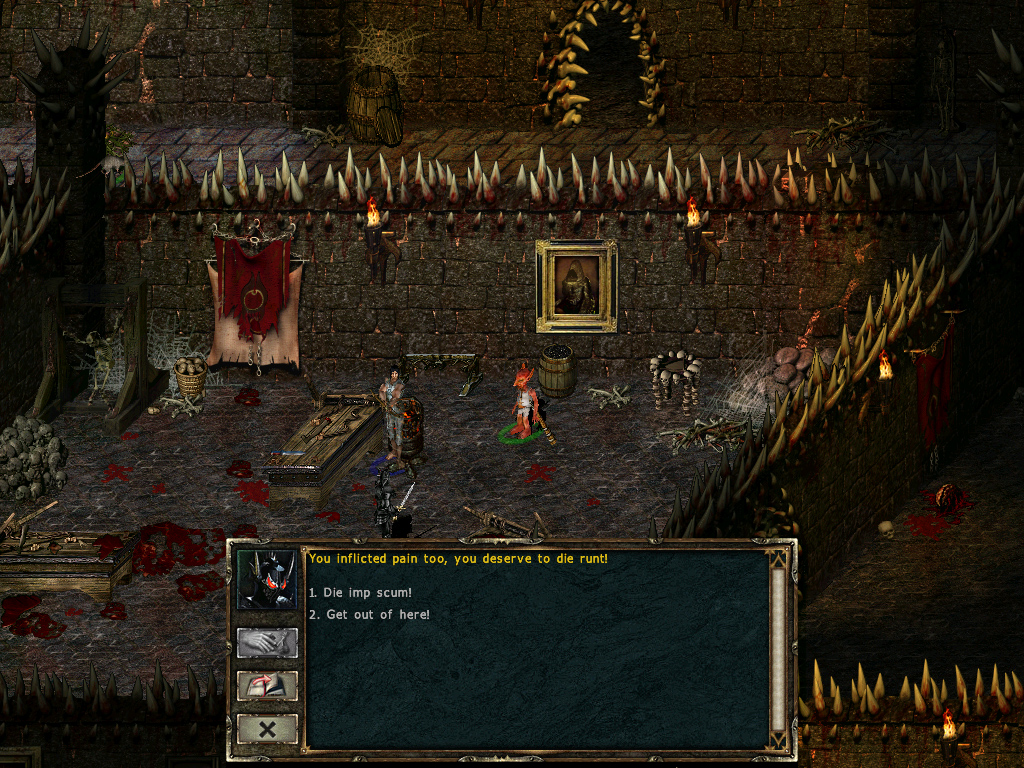This screenshot has width=1024, height=768.
Task: Close the dialogue with the X button
Action: click(267, 729)
